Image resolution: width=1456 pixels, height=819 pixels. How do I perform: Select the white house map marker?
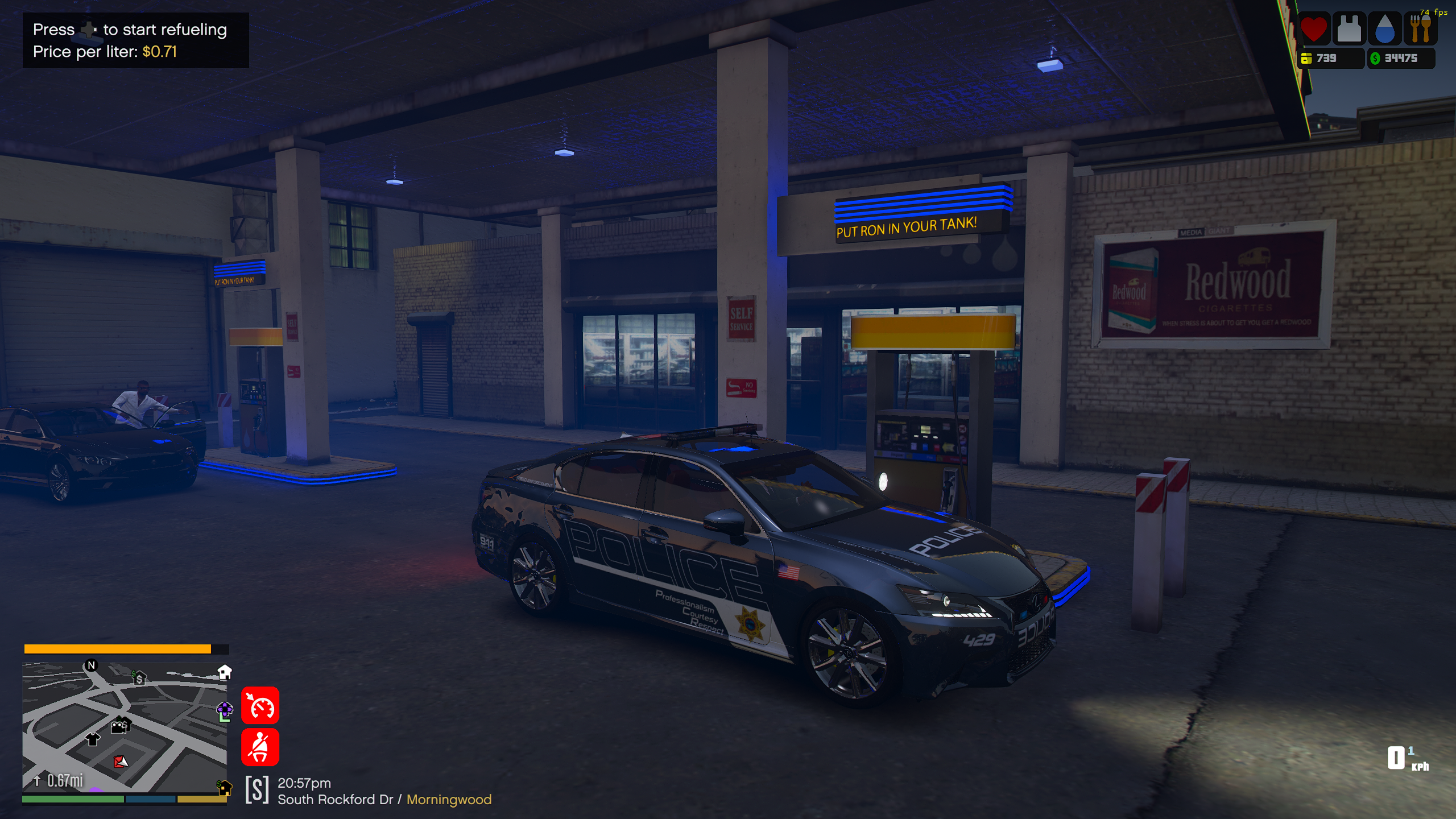point(225,672)
